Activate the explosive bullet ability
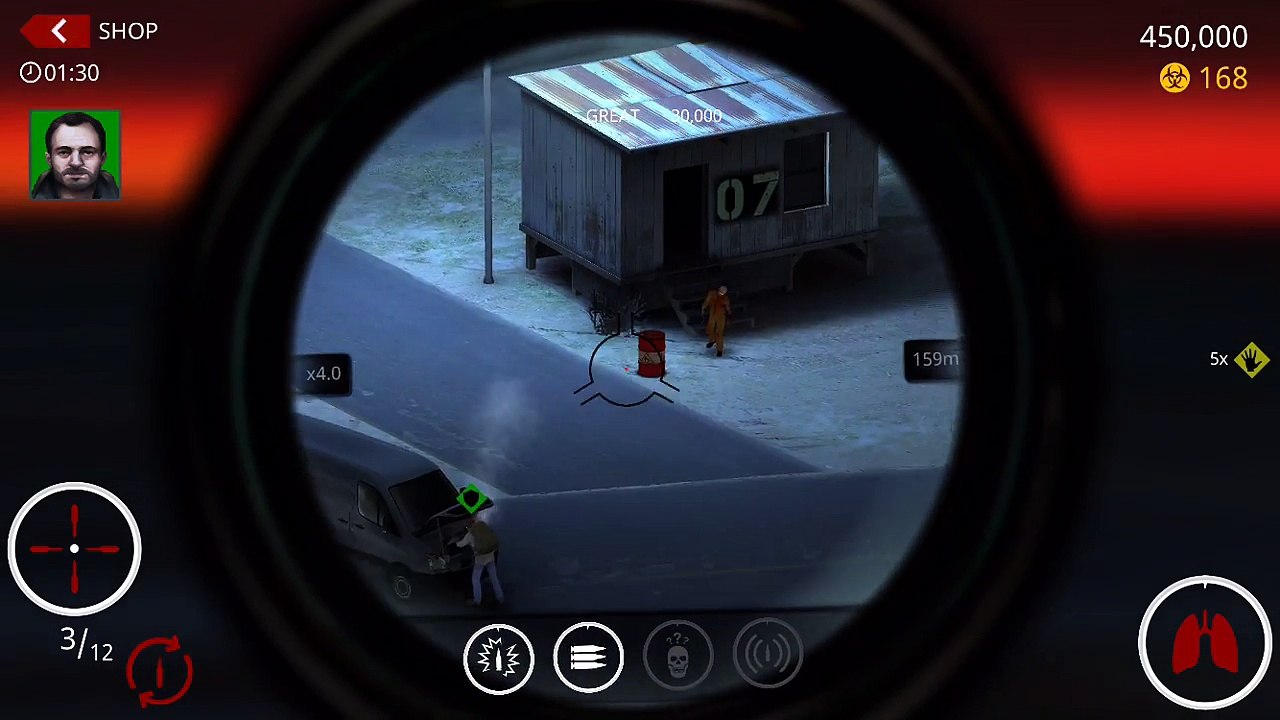1280x720 pixels. pyautogui.click(x=498, y=658)
